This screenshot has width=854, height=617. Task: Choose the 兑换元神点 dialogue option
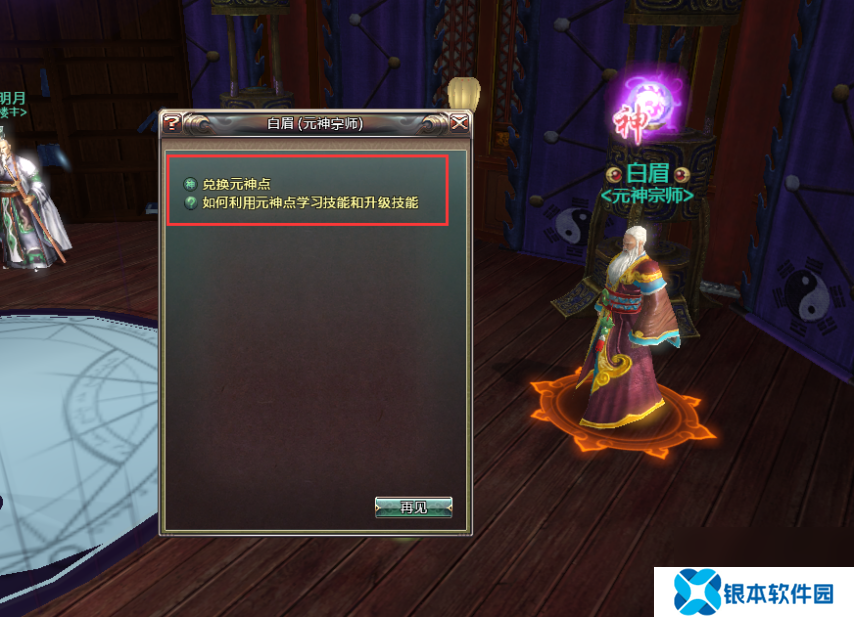236,184
